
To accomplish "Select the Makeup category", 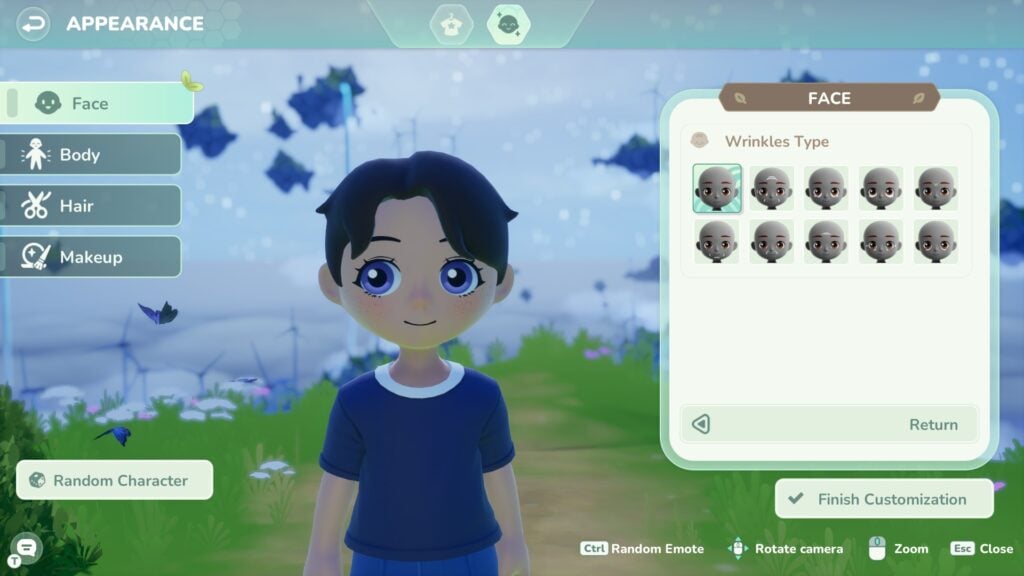I will click(x=91, y=257).
